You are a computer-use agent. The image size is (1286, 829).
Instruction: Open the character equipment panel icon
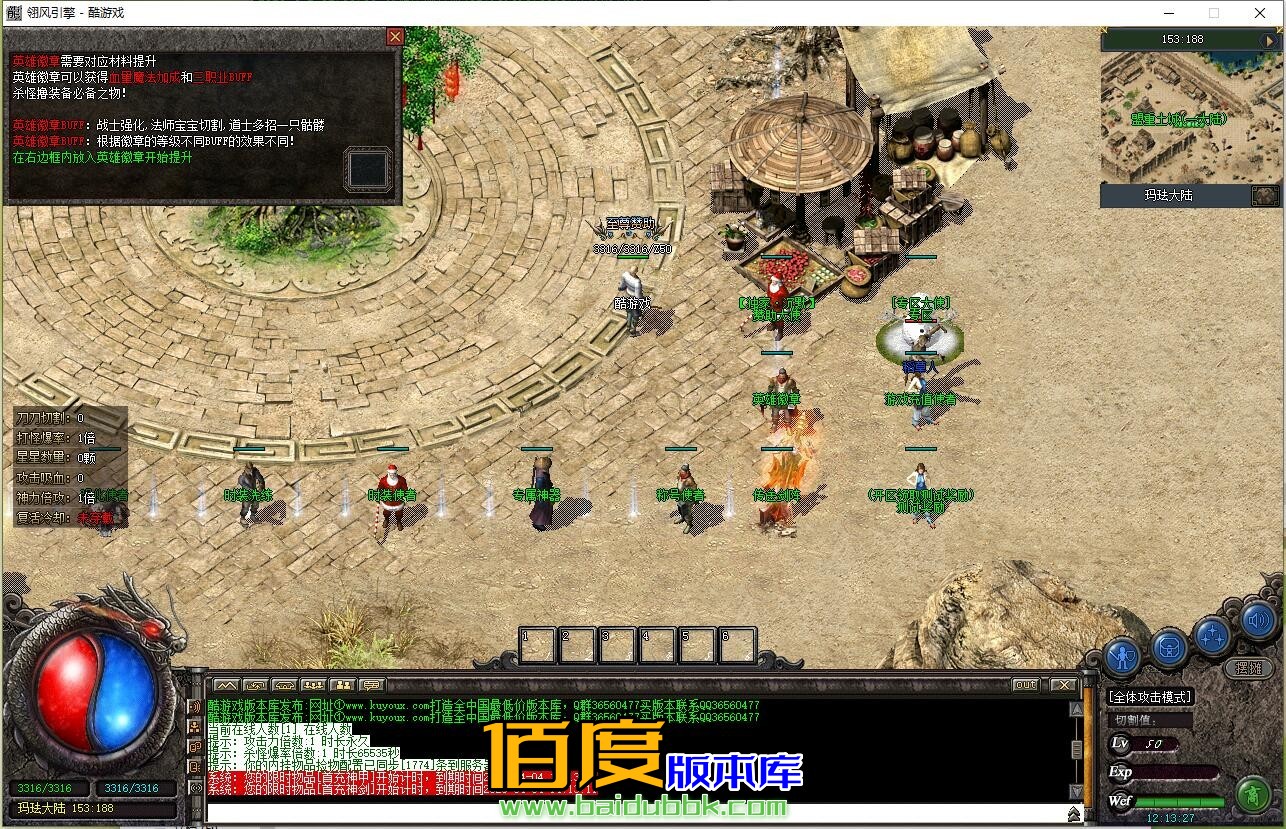1123,656
